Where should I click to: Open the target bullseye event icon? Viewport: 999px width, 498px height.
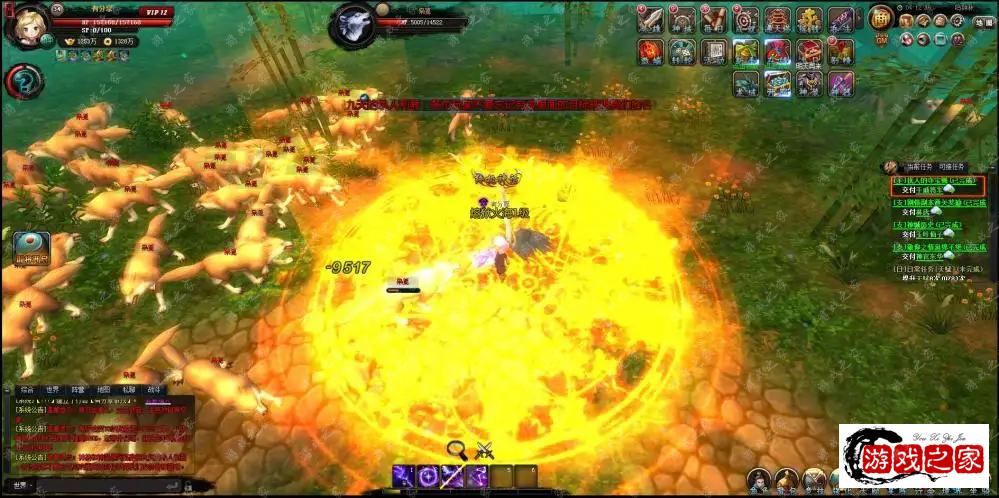(x=746, y=19)
